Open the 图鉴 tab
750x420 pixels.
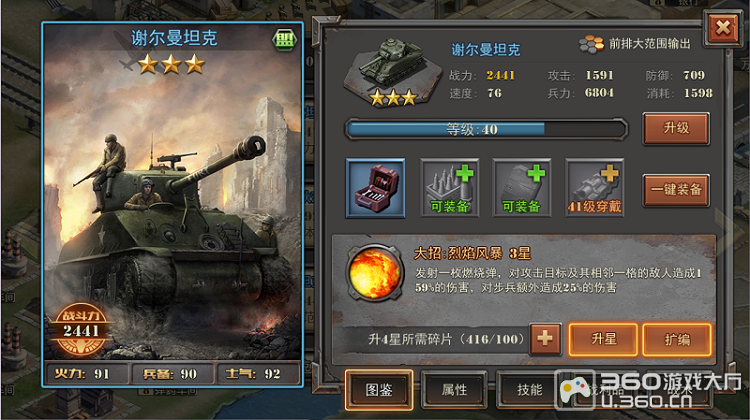pyautogui.click(x=380, y=389)
